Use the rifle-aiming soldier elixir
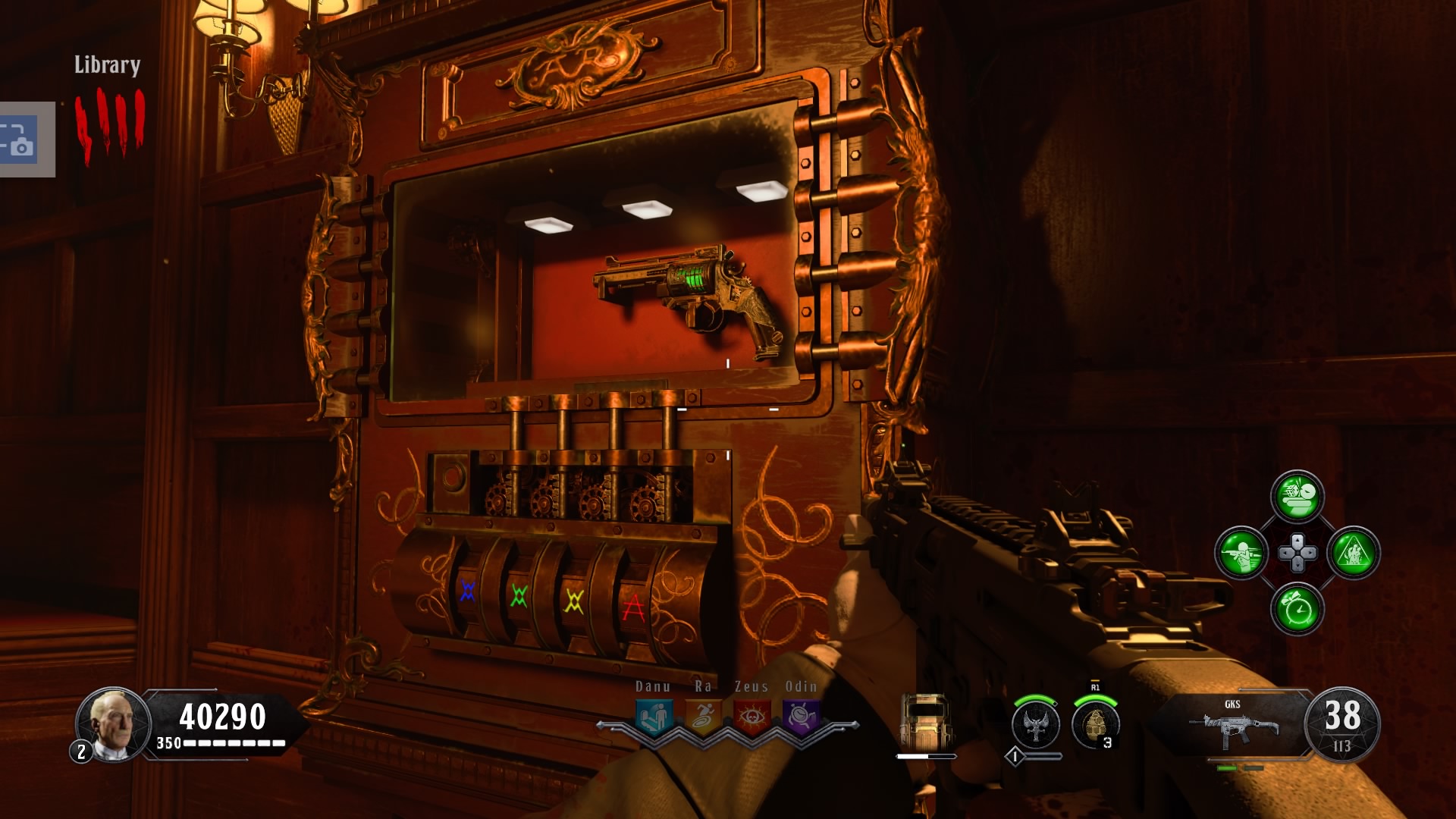 [1241, 553]
